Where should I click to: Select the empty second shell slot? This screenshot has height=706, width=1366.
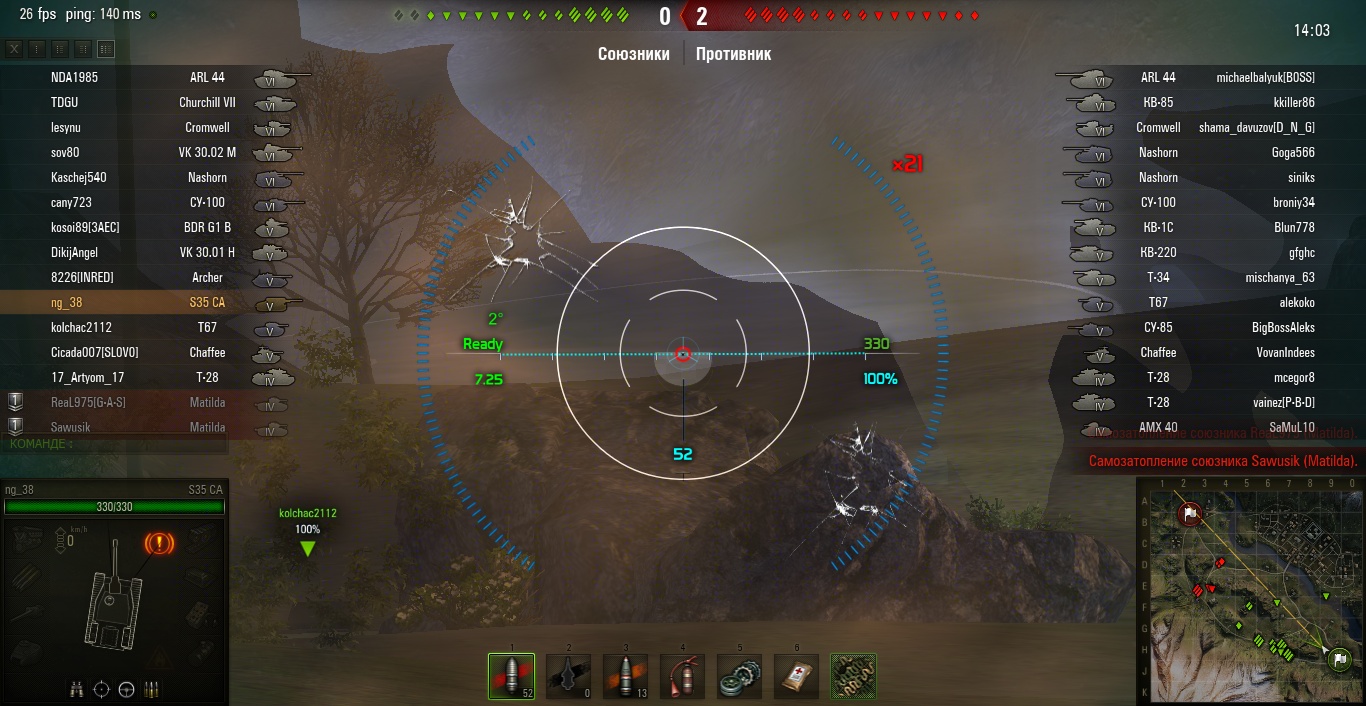[568, 676]
